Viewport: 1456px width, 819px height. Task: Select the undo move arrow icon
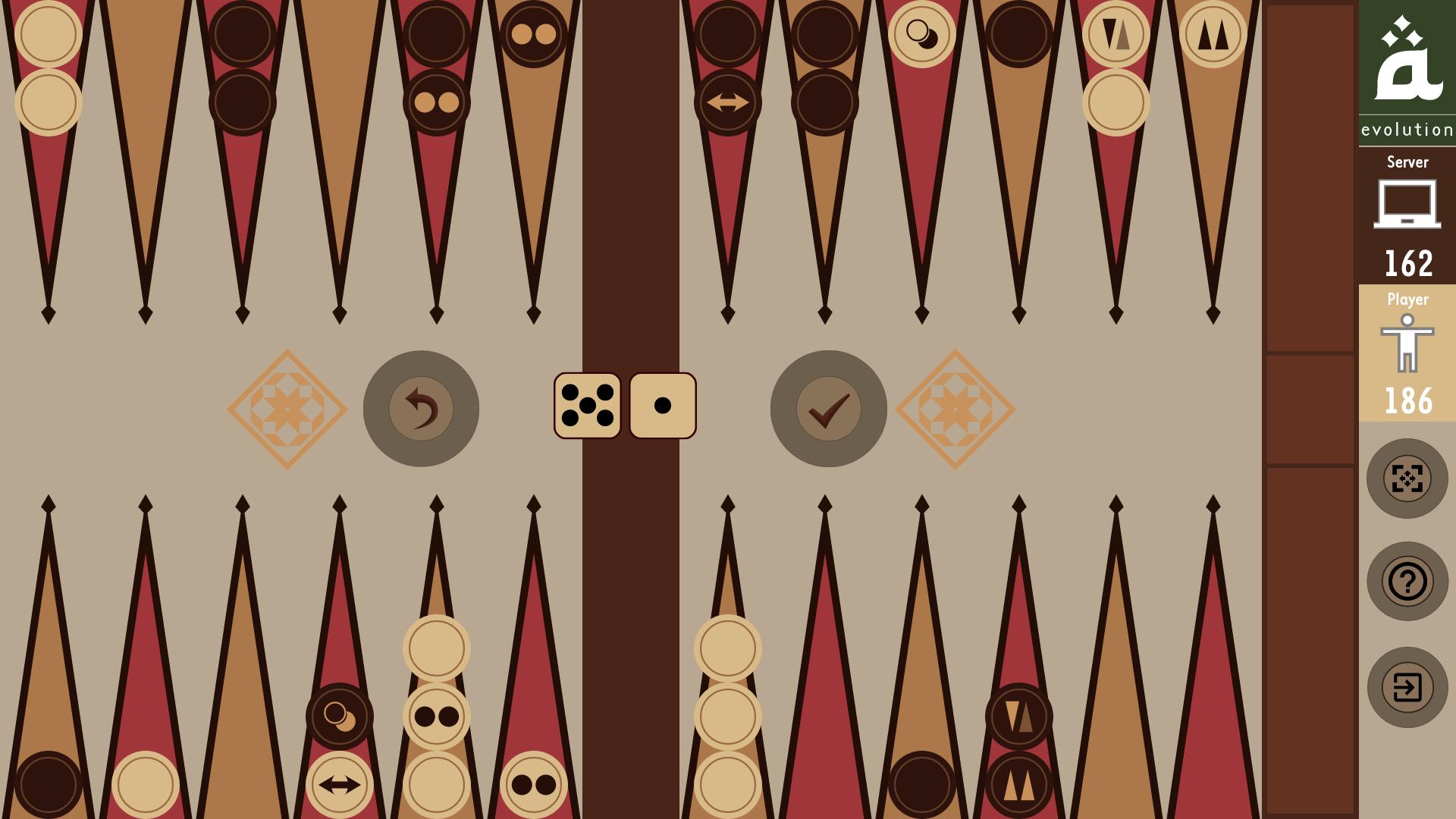(422, 408)
